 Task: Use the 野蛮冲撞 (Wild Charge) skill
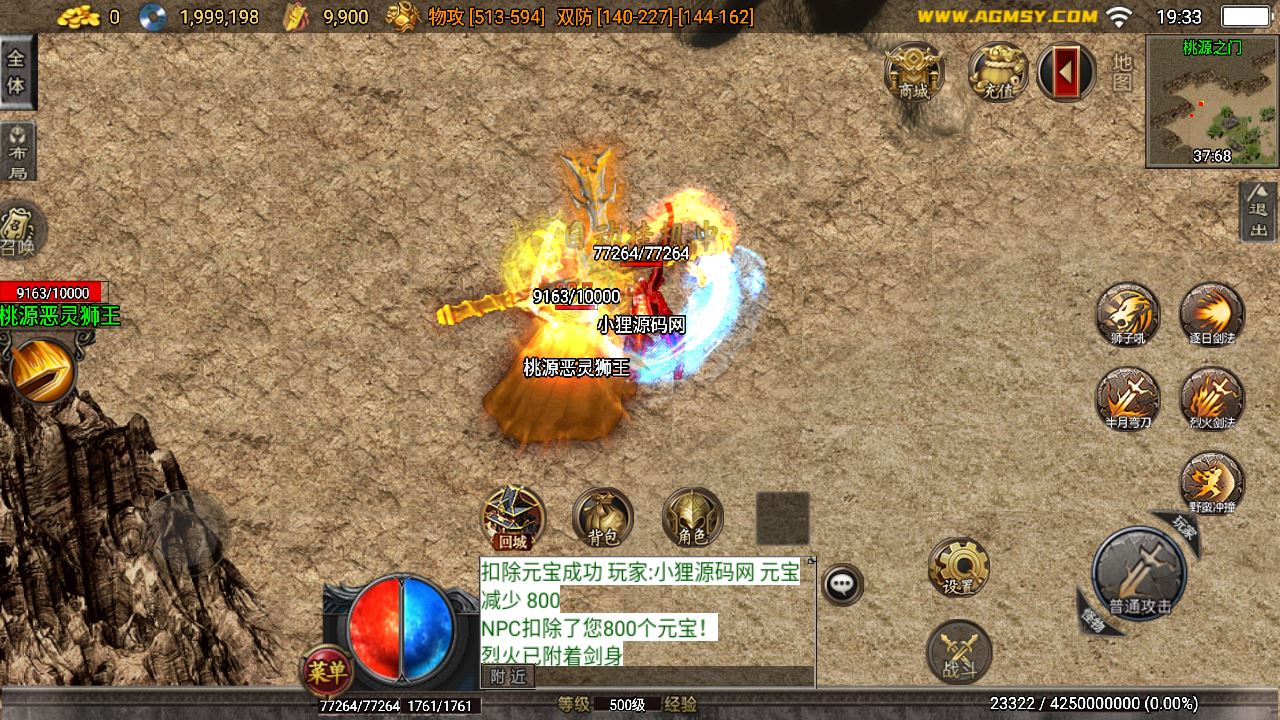[1212, 480]
